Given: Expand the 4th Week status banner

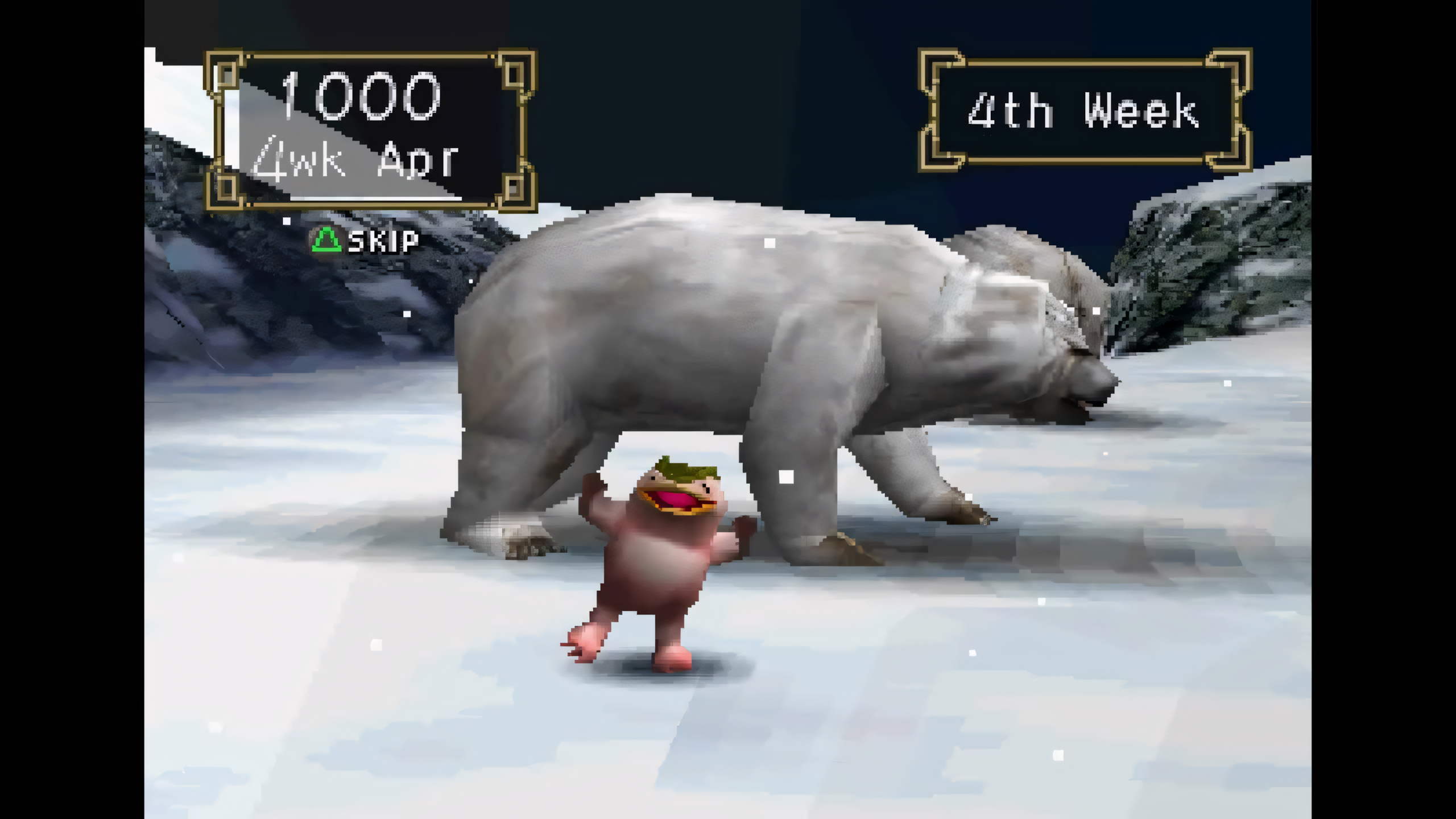Looking at the screenshot, I should click(1083, 108).
